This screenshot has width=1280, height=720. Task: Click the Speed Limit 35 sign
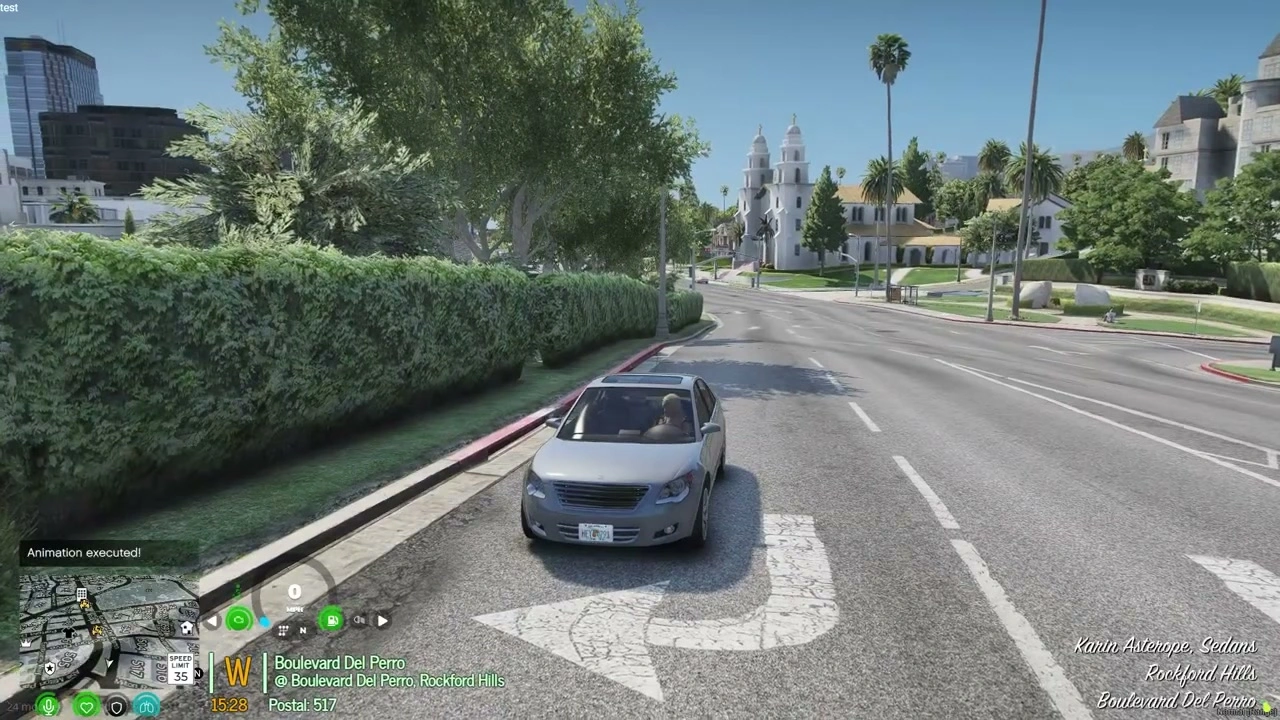point(180,666)
